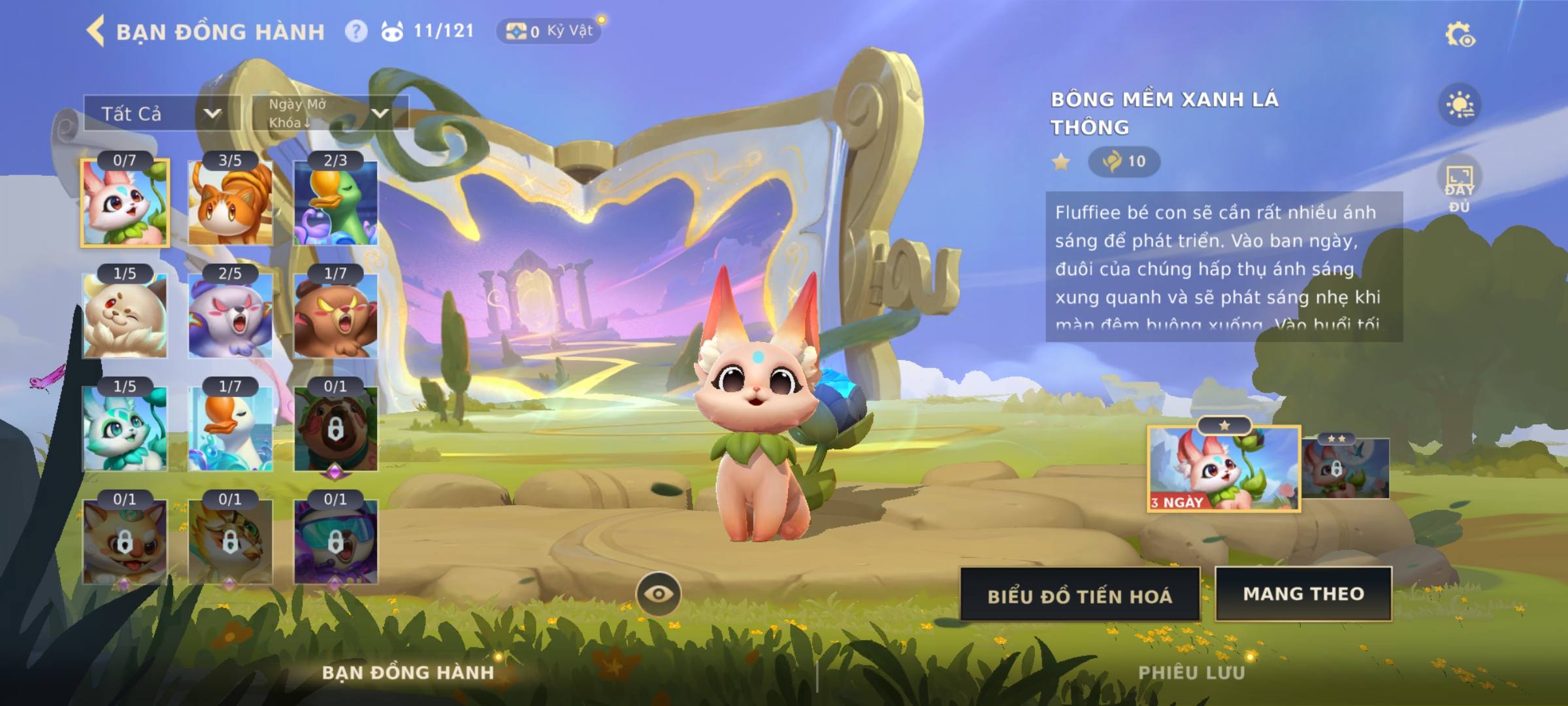Select the locked two-star evolution thumbnail
Image resolution: width=1568 pixels, height=706 pixels.
click(x=1345, y=468)
